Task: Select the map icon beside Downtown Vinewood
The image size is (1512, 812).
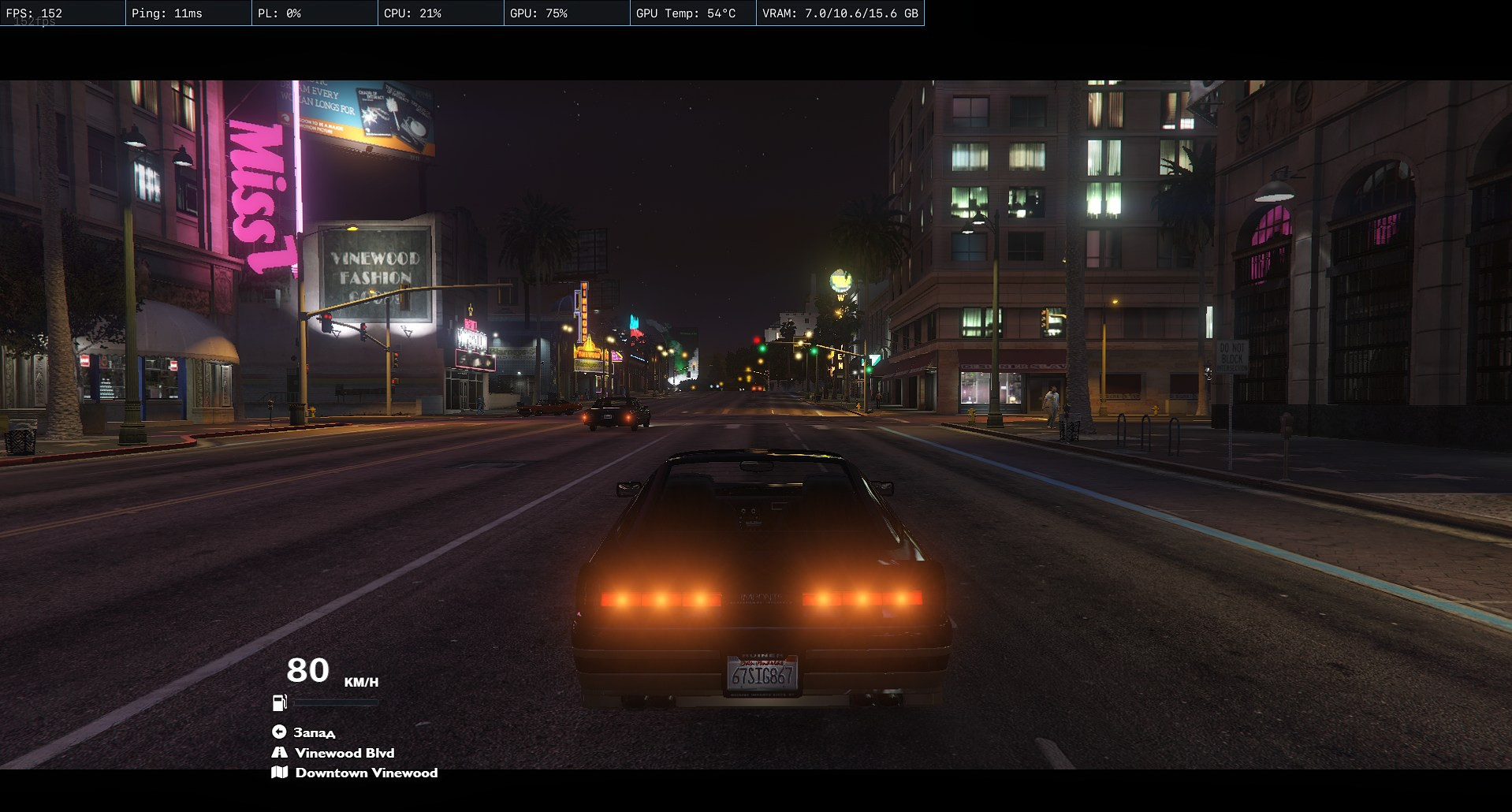Action: [x=279, y=773]
